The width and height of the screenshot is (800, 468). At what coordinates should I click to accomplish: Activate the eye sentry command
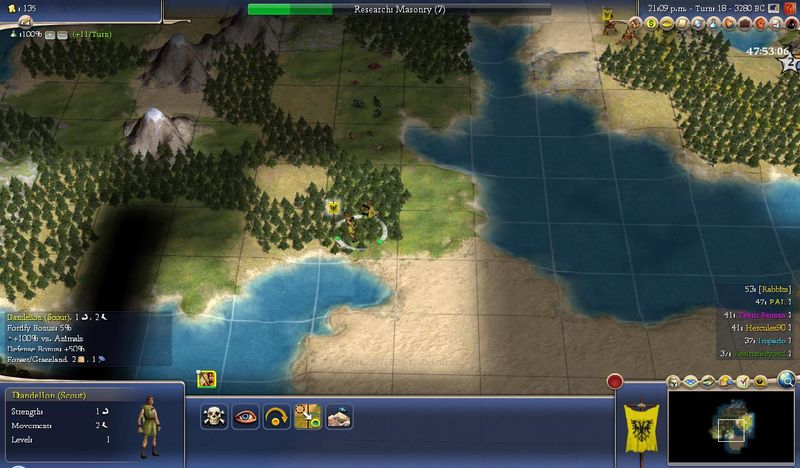(245, 417)
